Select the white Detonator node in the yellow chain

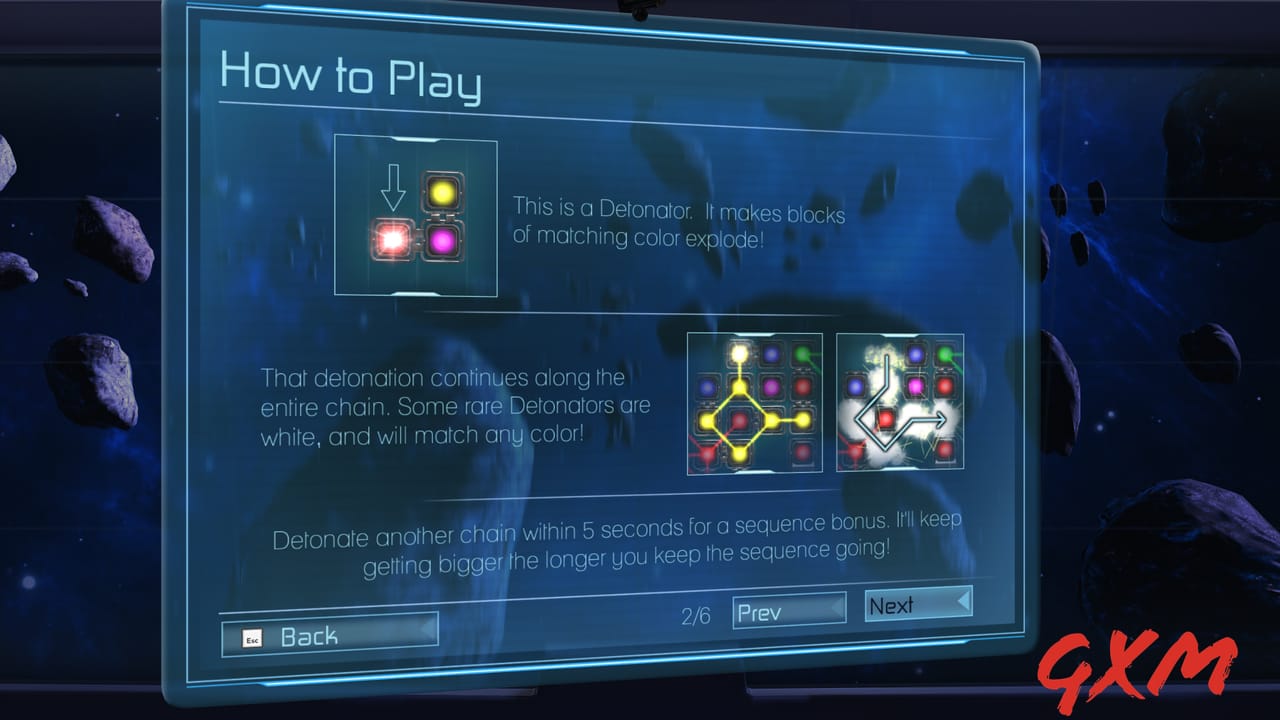(x=739, y=352)
